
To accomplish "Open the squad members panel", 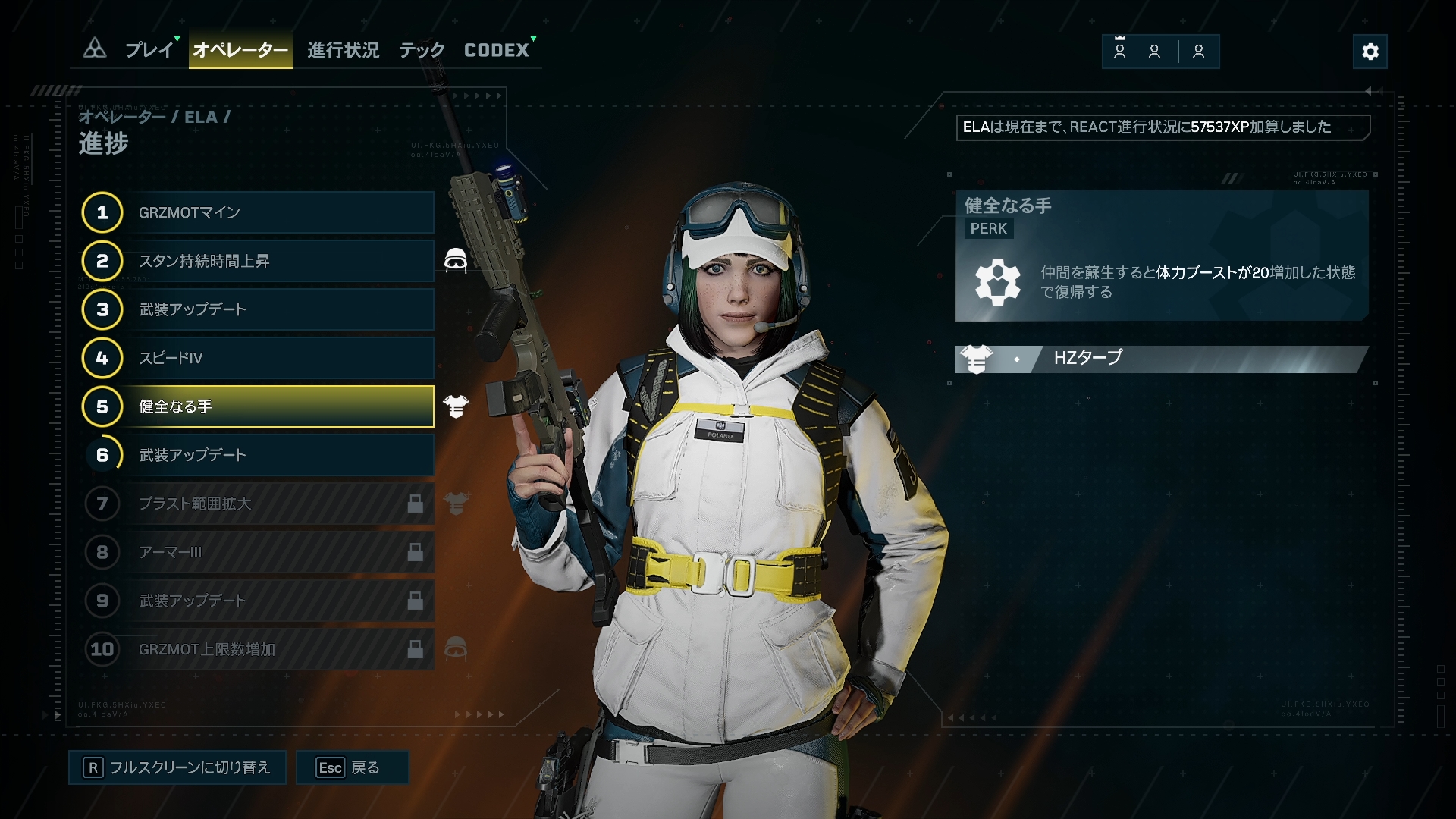I will point(1160,52).
